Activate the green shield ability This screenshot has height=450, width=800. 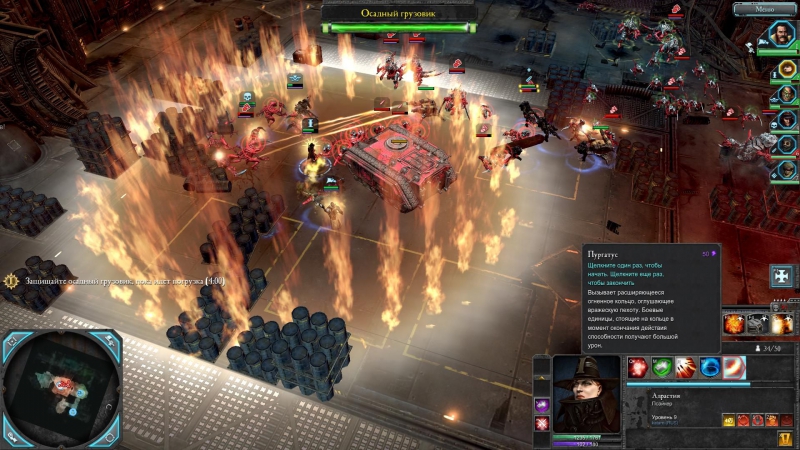tap(661, 367)
